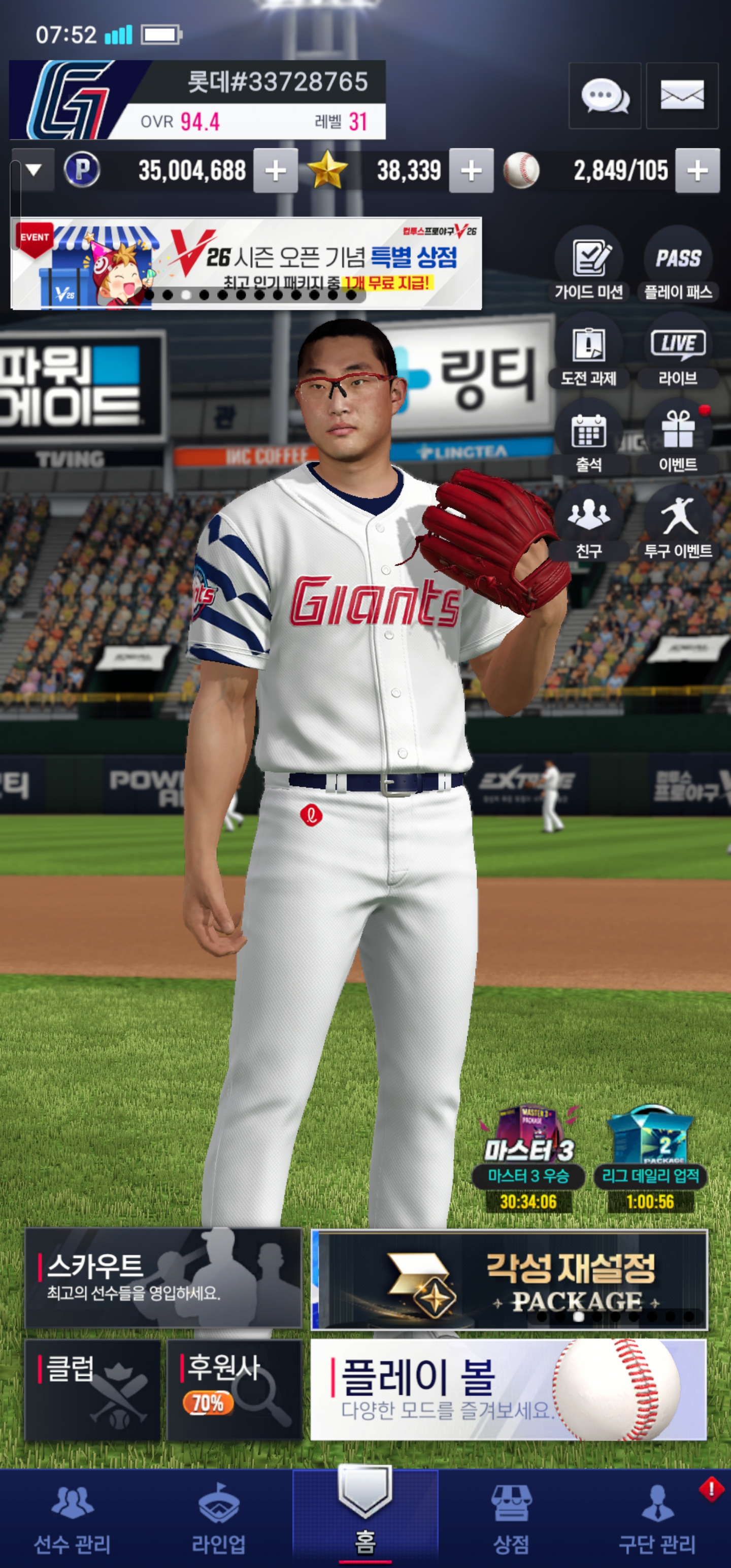Open the chat speech bubble icon

click(x=605, y=96)
